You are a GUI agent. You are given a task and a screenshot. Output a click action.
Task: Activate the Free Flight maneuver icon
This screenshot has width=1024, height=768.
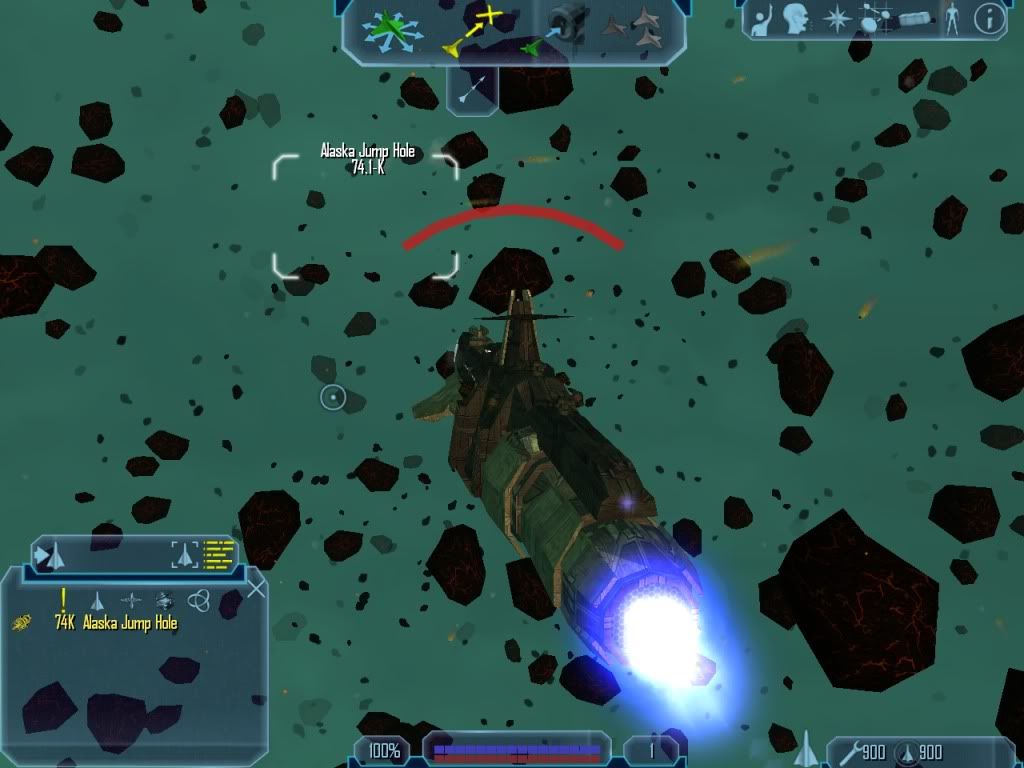[x=393, y=30]
